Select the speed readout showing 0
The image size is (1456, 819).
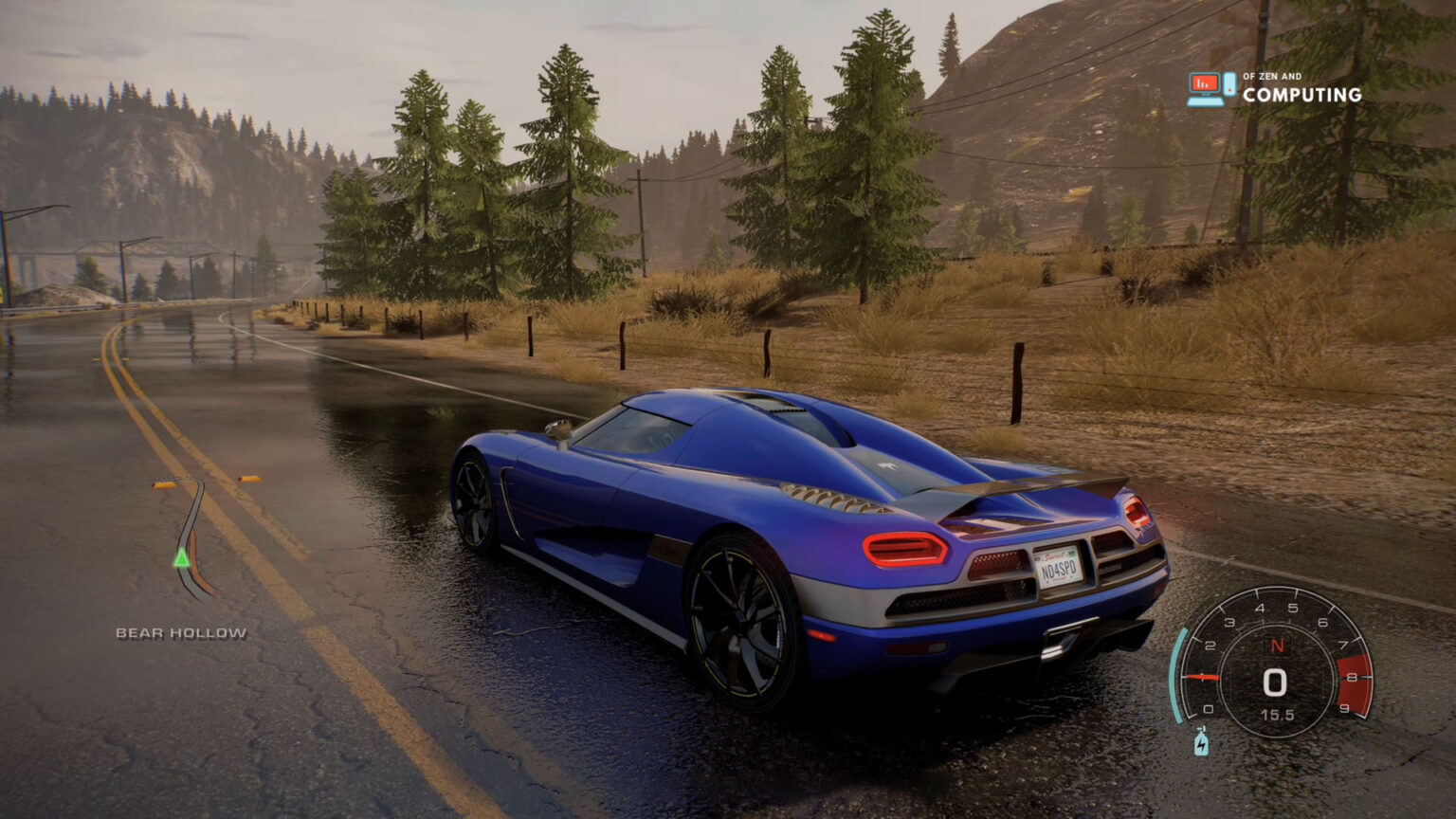(x=1275, y=681)
